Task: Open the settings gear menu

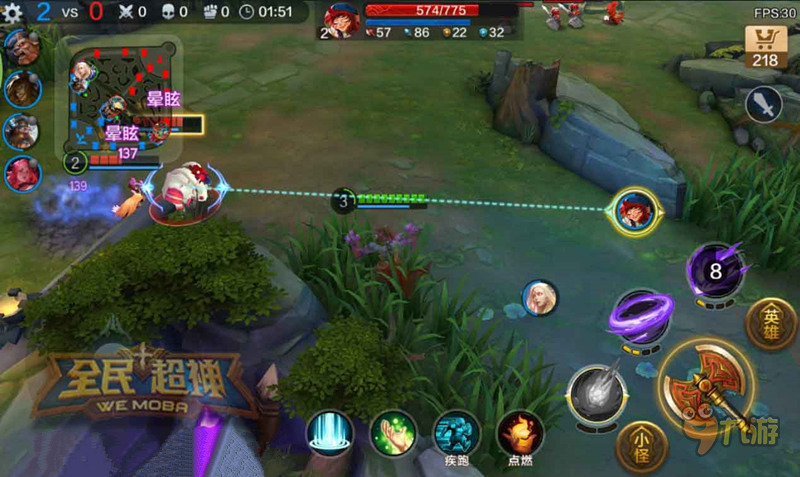Action: [x=13, y=13]
